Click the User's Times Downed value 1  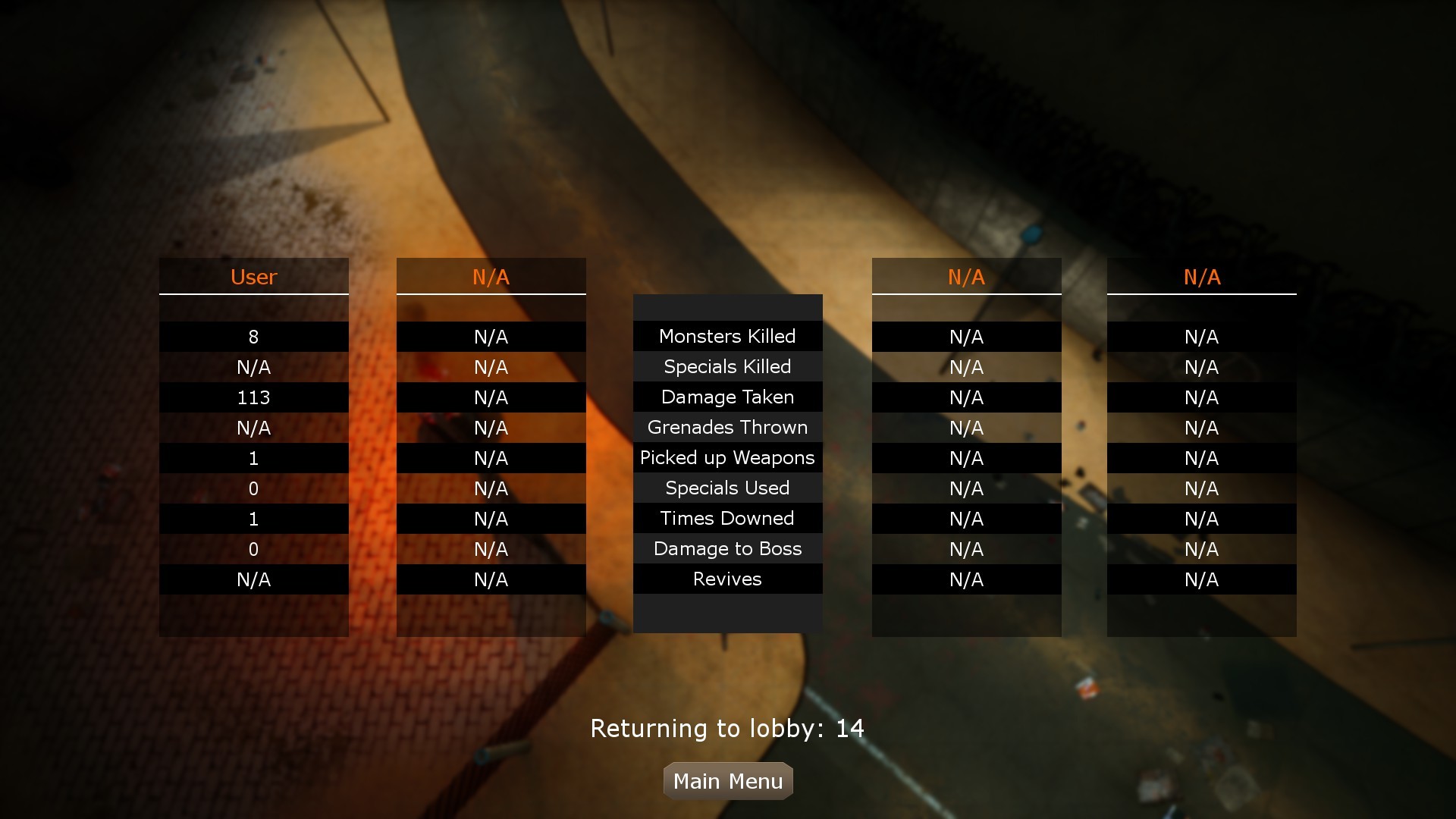pos(254,518)
